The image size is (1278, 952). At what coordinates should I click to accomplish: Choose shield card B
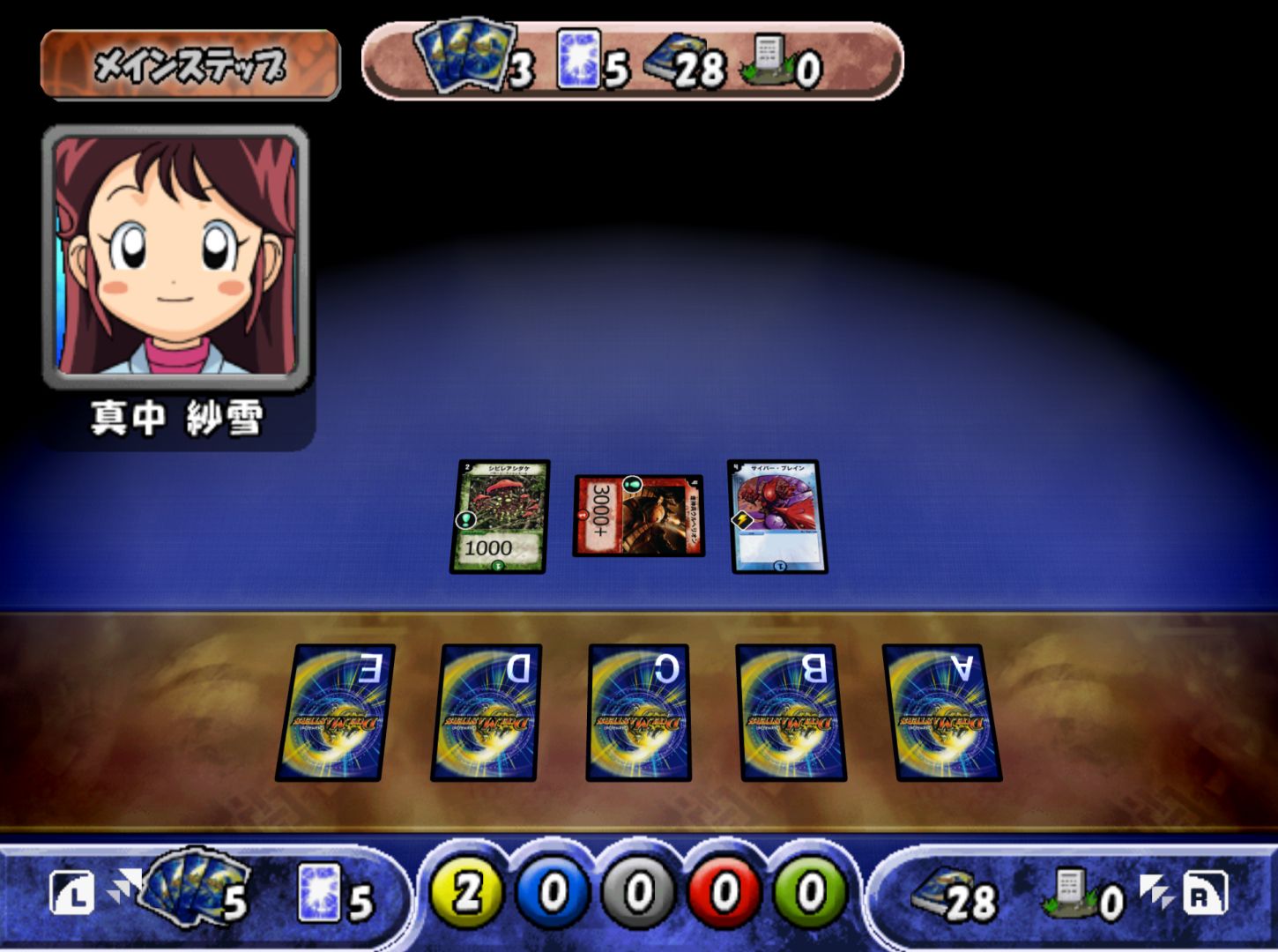point(791,712)
